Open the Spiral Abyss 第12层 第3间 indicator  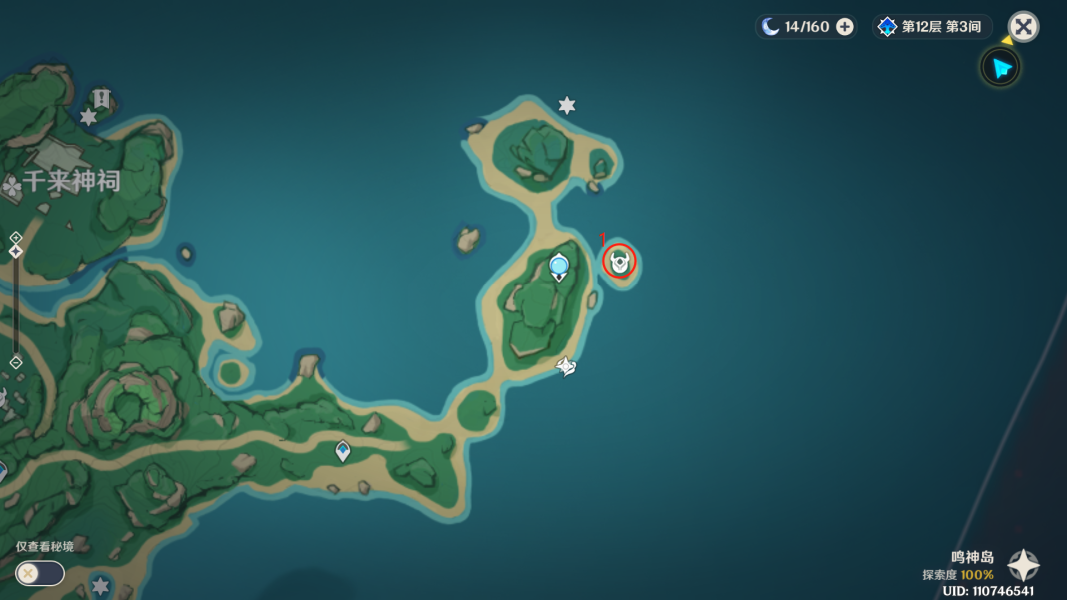tap(933, 27)
